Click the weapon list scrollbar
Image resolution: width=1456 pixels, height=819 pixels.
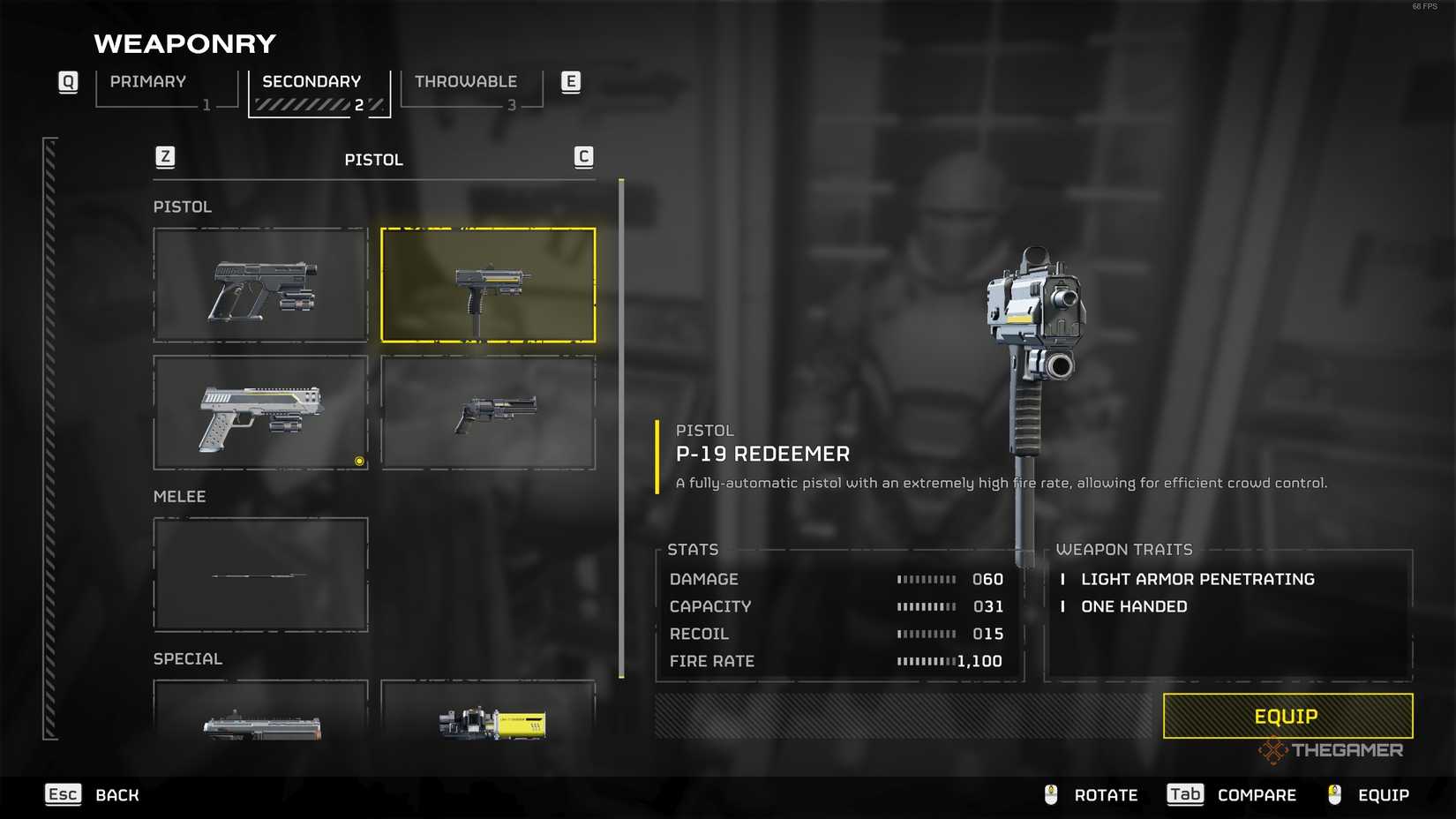(x=621, y=429)
